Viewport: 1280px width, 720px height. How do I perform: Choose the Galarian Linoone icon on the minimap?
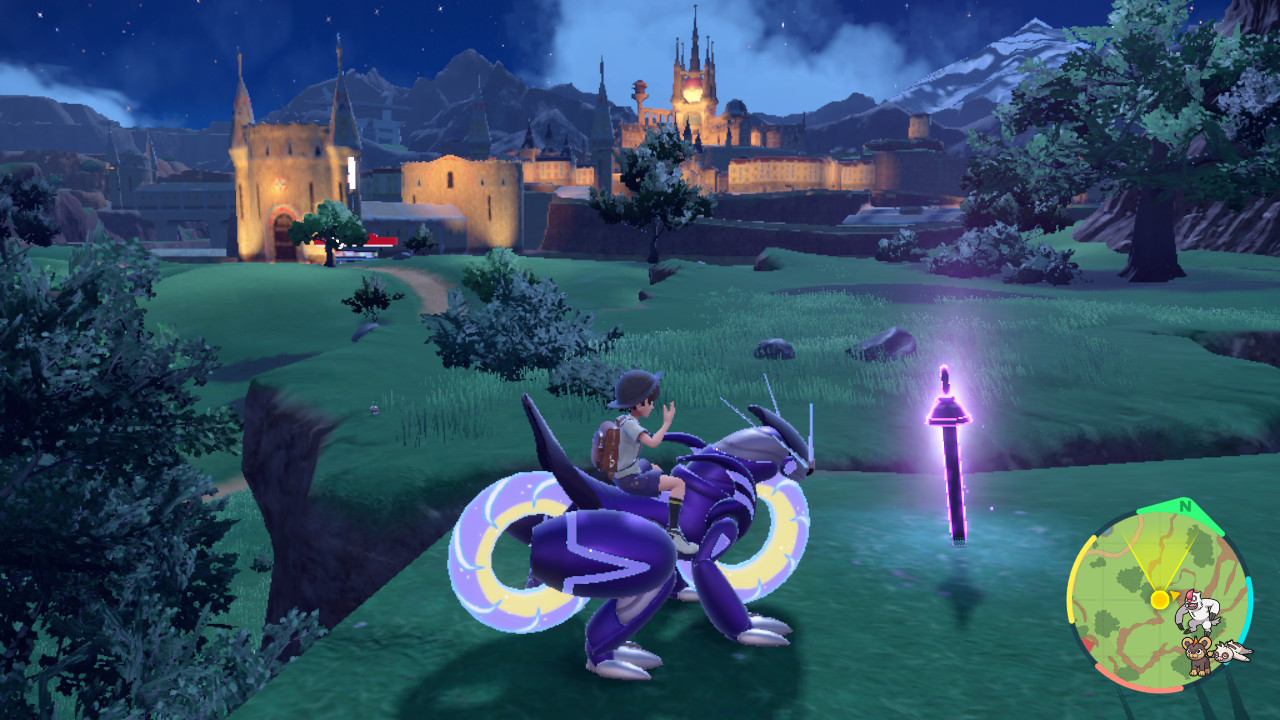(x=1232, y=651)
